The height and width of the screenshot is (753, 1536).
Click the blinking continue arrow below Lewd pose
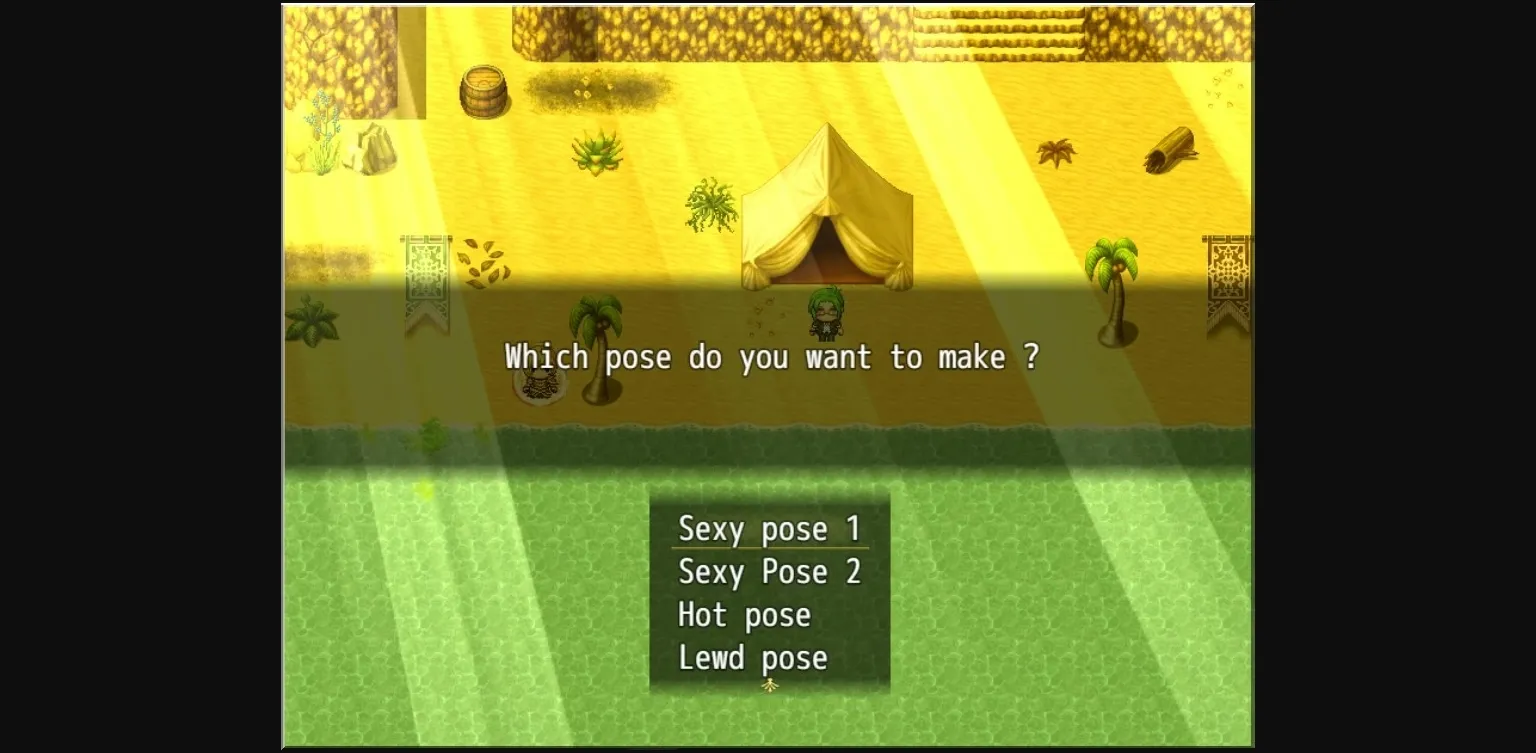(x=770, y=684)
